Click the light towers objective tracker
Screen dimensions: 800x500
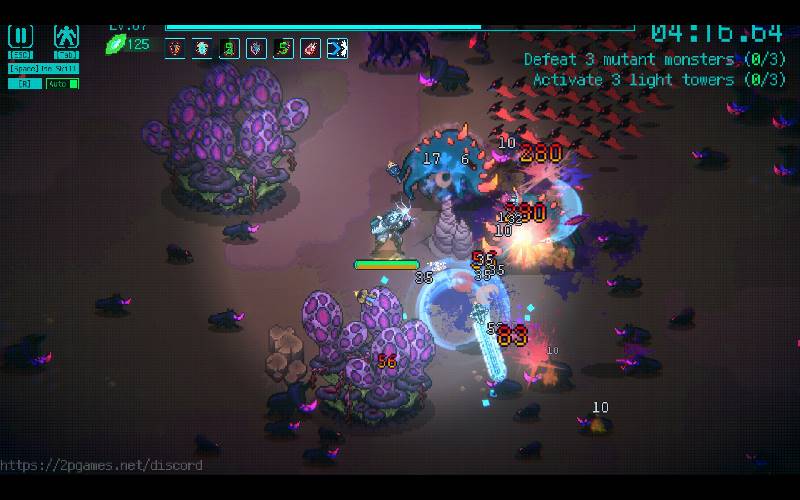tap(658, 80)
